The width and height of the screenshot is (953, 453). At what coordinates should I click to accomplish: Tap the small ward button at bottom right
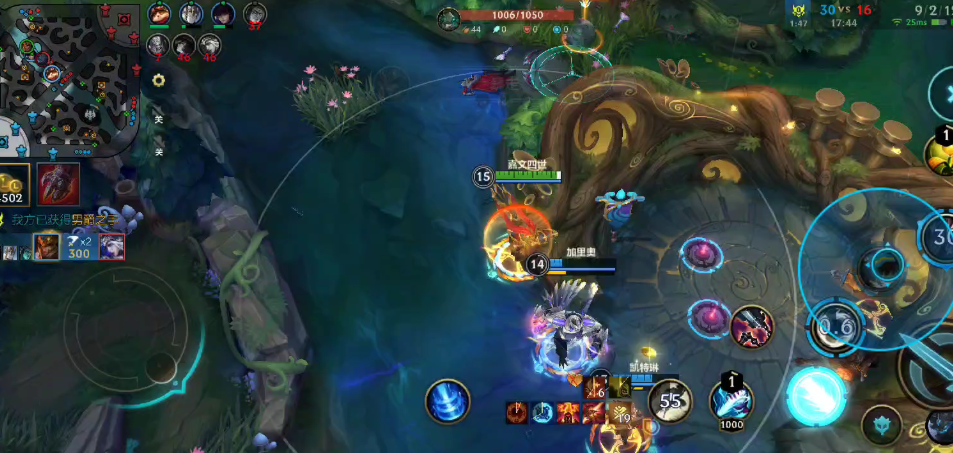tap(881, 425)
